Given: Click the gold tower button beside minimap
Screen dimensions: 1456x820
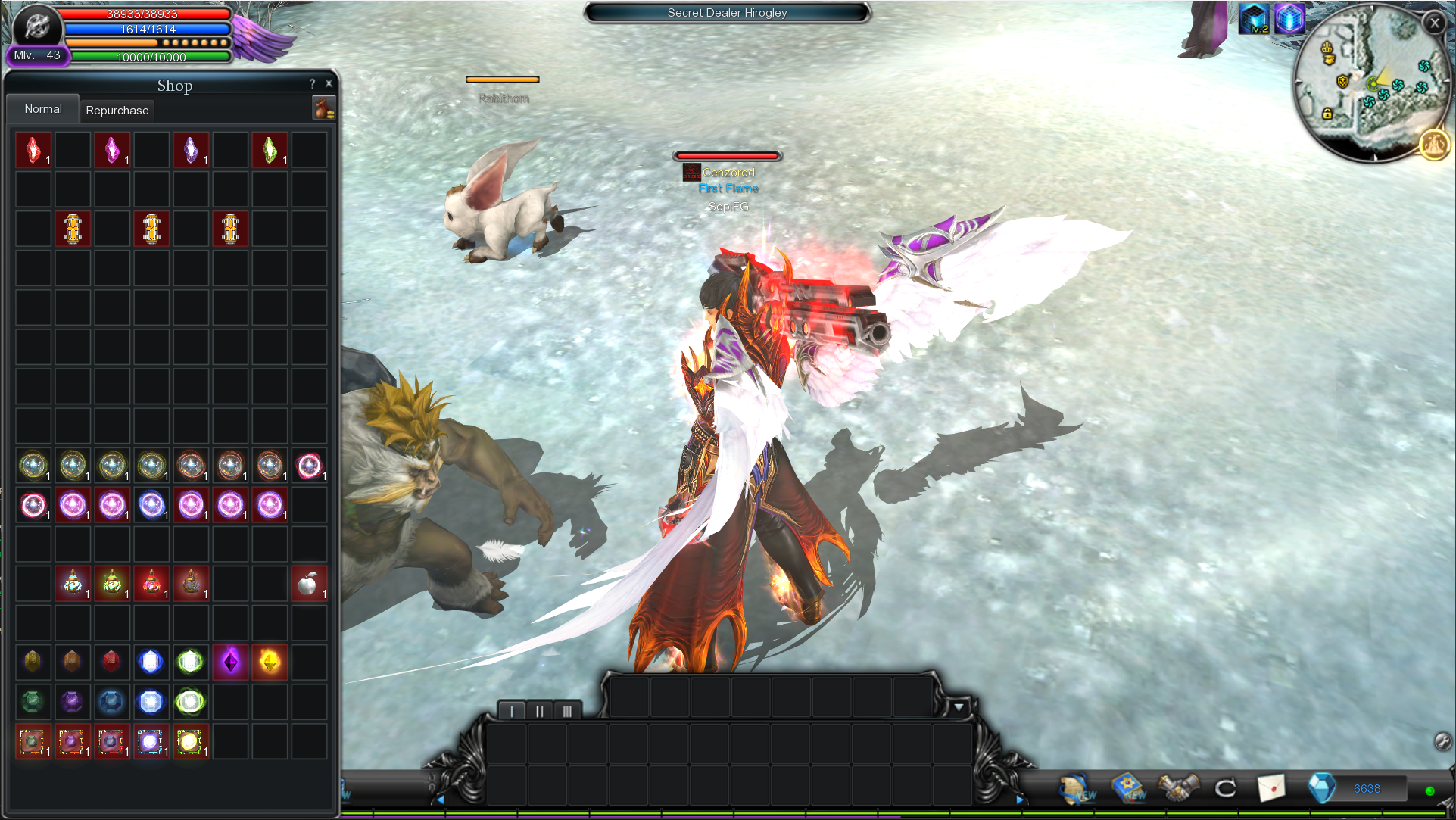Looking at the screenshot, I should tap(1433, 145).
